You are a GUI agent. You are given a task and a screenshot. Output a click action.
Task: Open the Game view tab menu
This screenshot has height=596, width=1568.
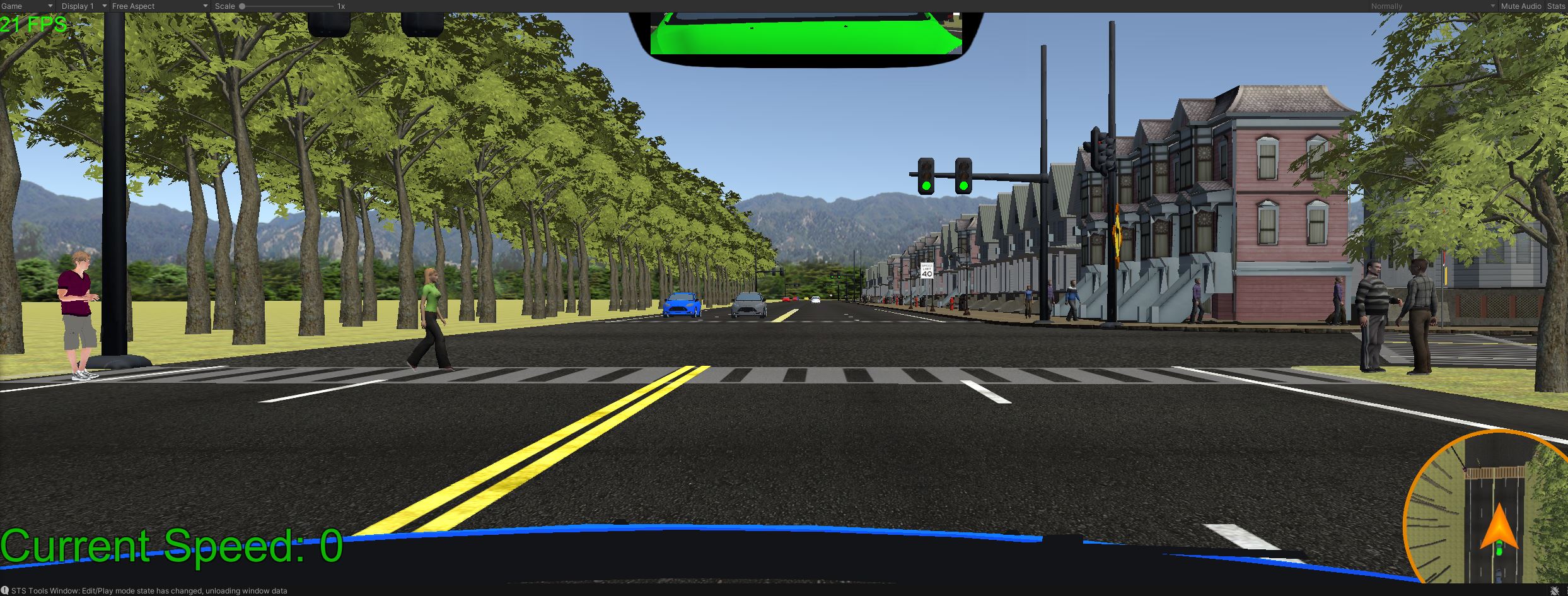pos(25,6)
